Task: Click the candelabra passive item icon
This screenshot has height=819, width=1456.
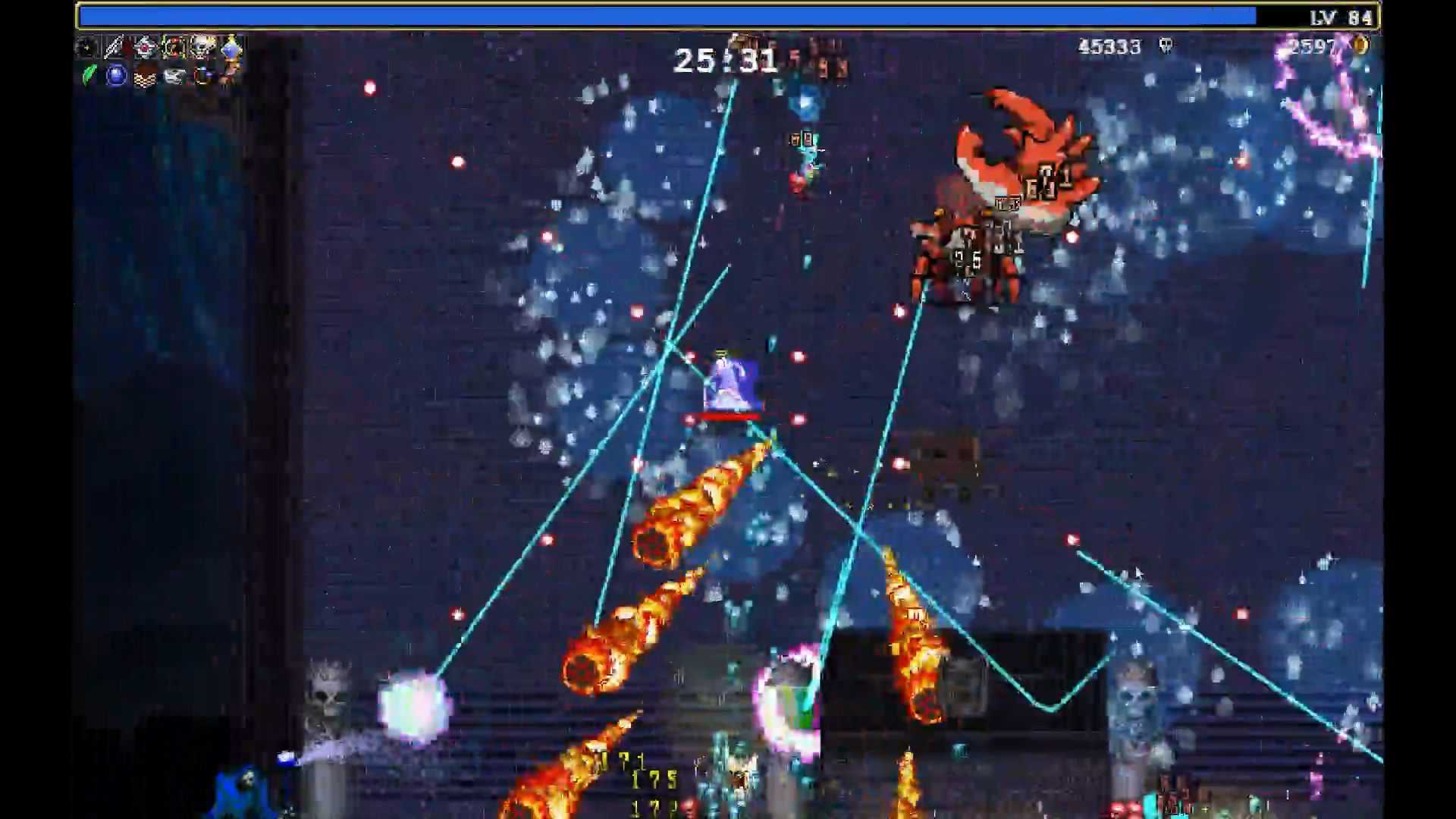Action: click(x=201, y=77)
